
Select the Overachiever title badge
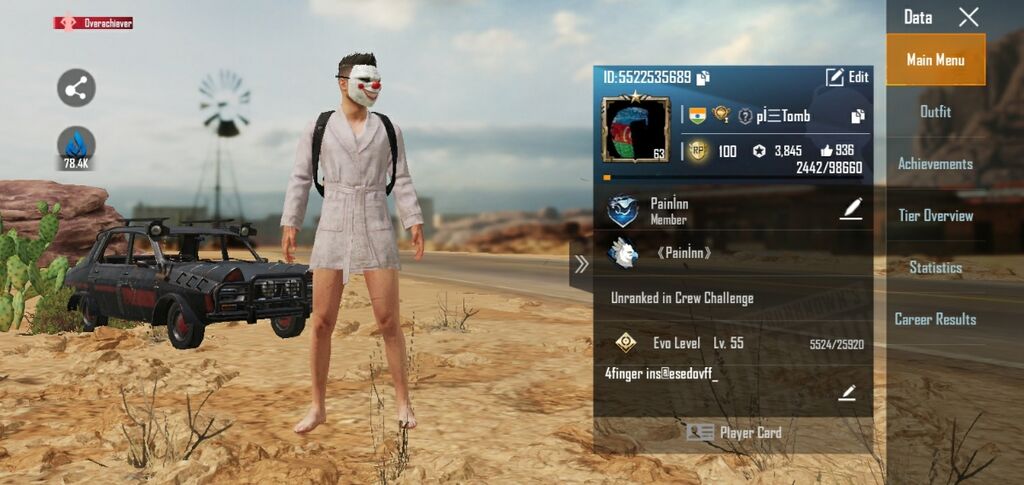click(x=93, y=23)
